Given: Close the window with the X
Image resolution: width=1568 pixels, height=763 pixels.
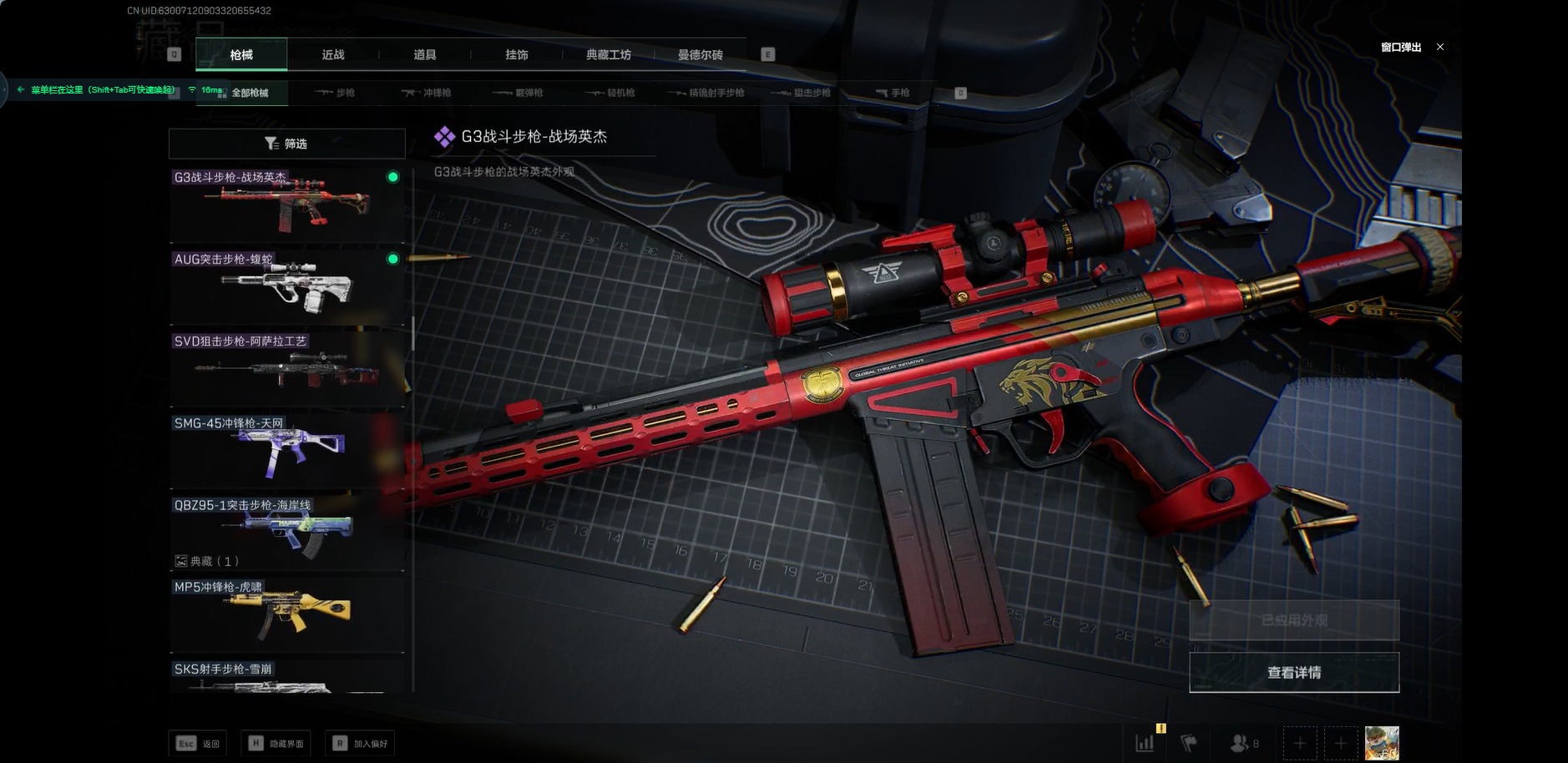Looking at the screenshot, I should pos(1440,48).
